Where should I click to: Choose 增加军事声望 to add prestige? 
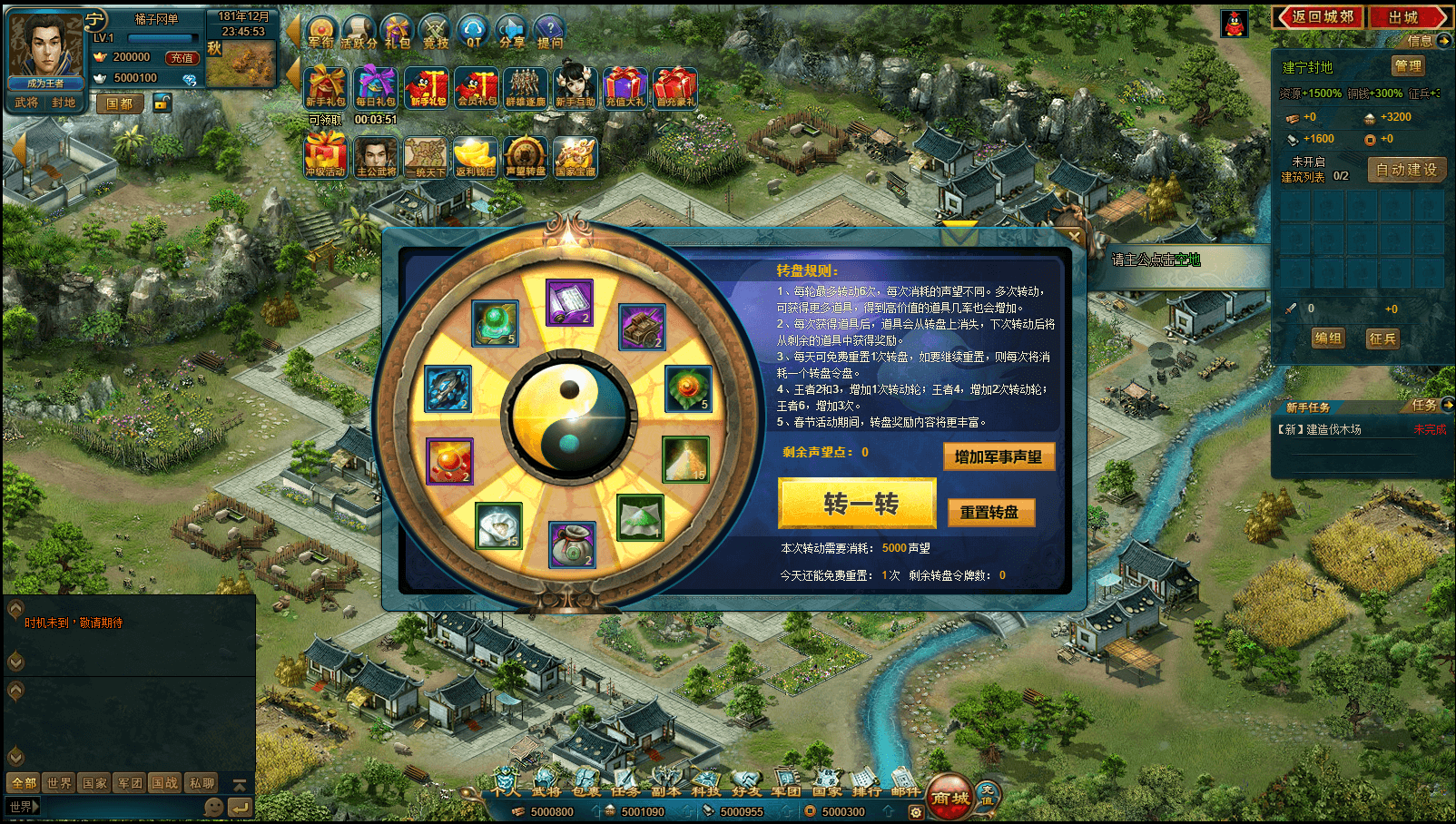pyautogui.click(x=999, y=456)
